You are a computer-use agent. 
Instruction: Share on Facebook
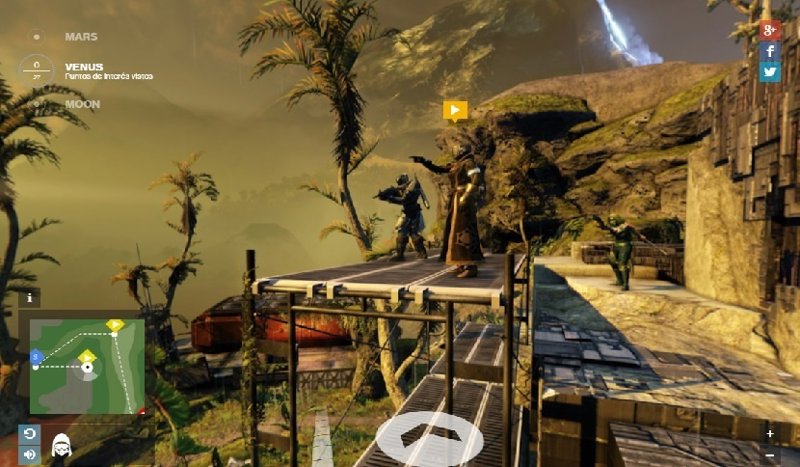(x=769, y=50)
